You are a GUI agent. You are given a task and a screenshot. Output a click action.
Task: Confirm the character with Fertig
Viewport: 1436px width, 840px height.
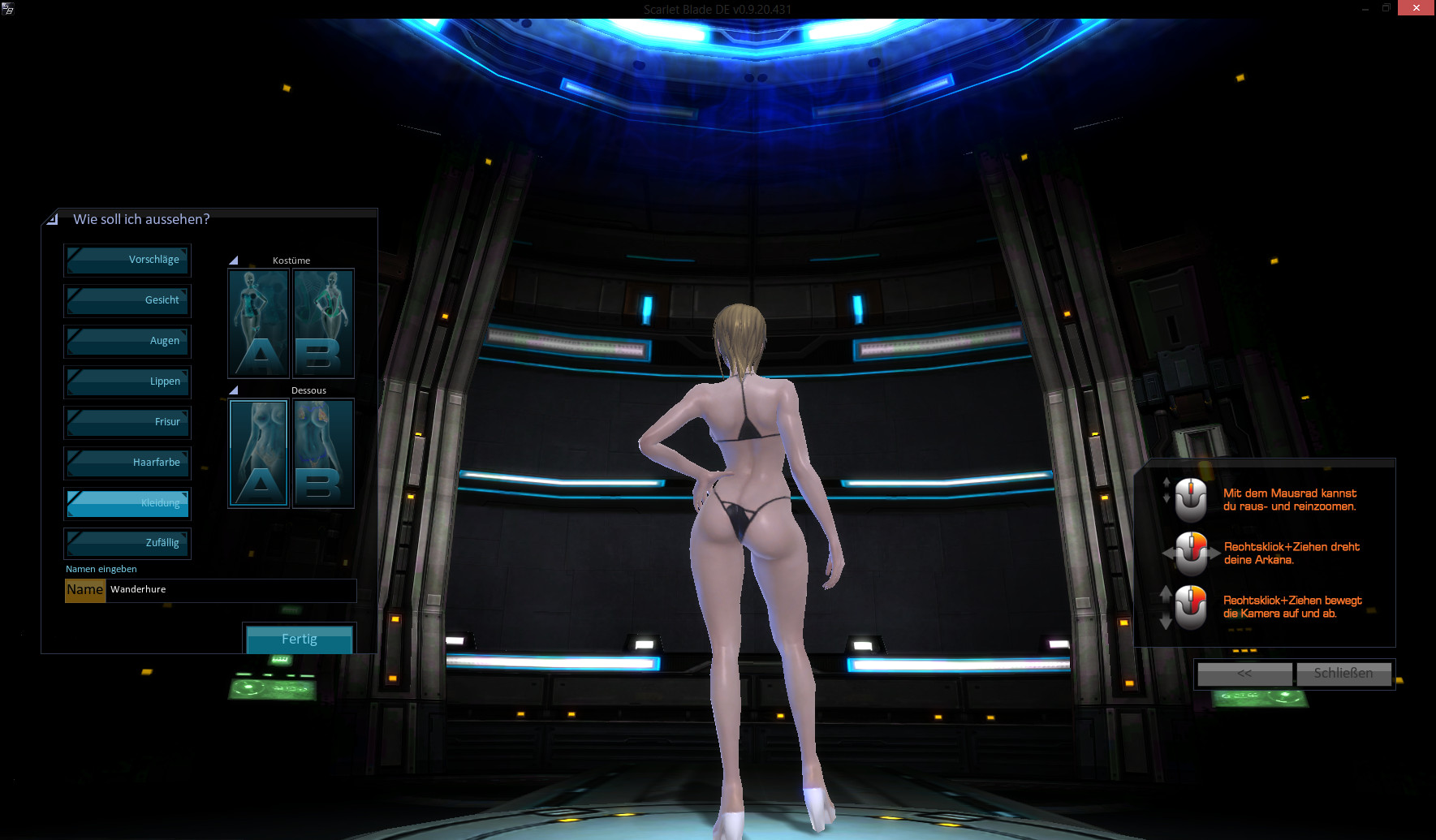(299, 639)
